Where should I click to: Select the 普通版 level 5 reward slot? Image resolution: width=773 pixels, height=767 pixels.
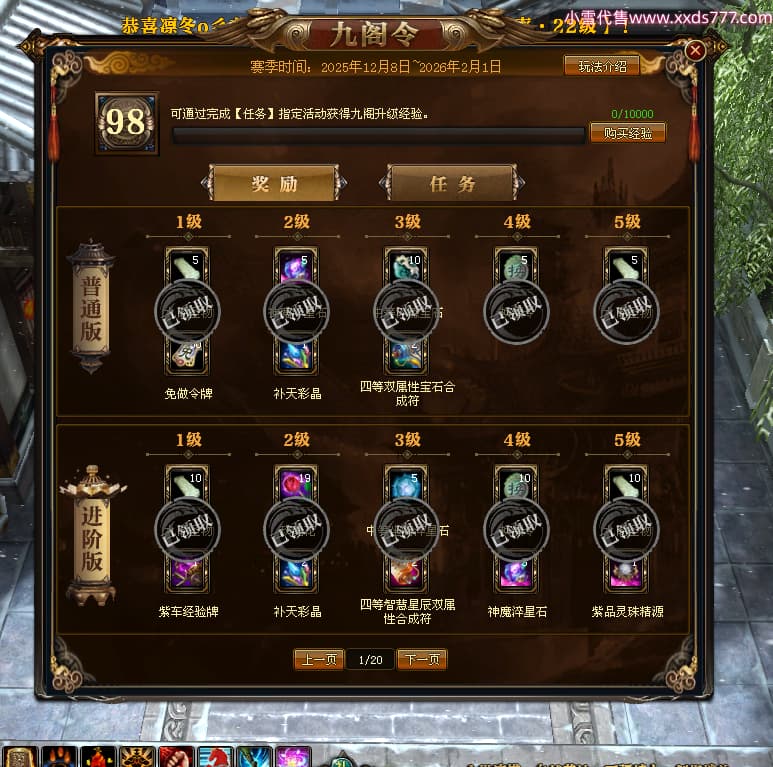[626, 311]
